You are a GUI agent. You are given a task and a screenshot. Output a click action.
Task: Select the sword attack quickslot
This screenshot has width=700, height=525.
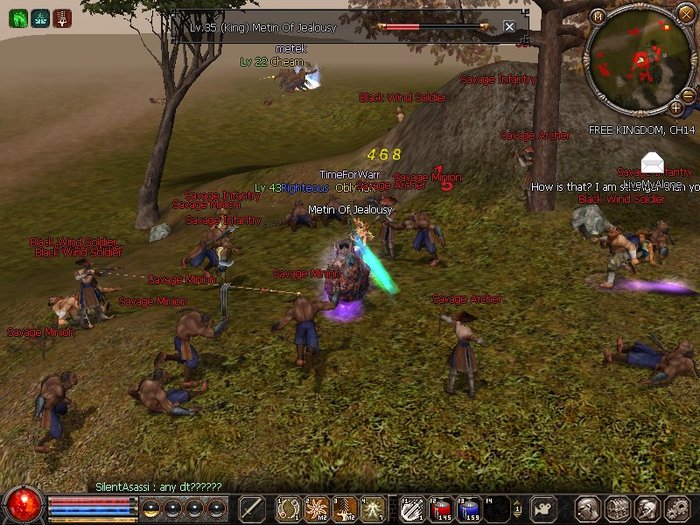click(x=251, y=508)
